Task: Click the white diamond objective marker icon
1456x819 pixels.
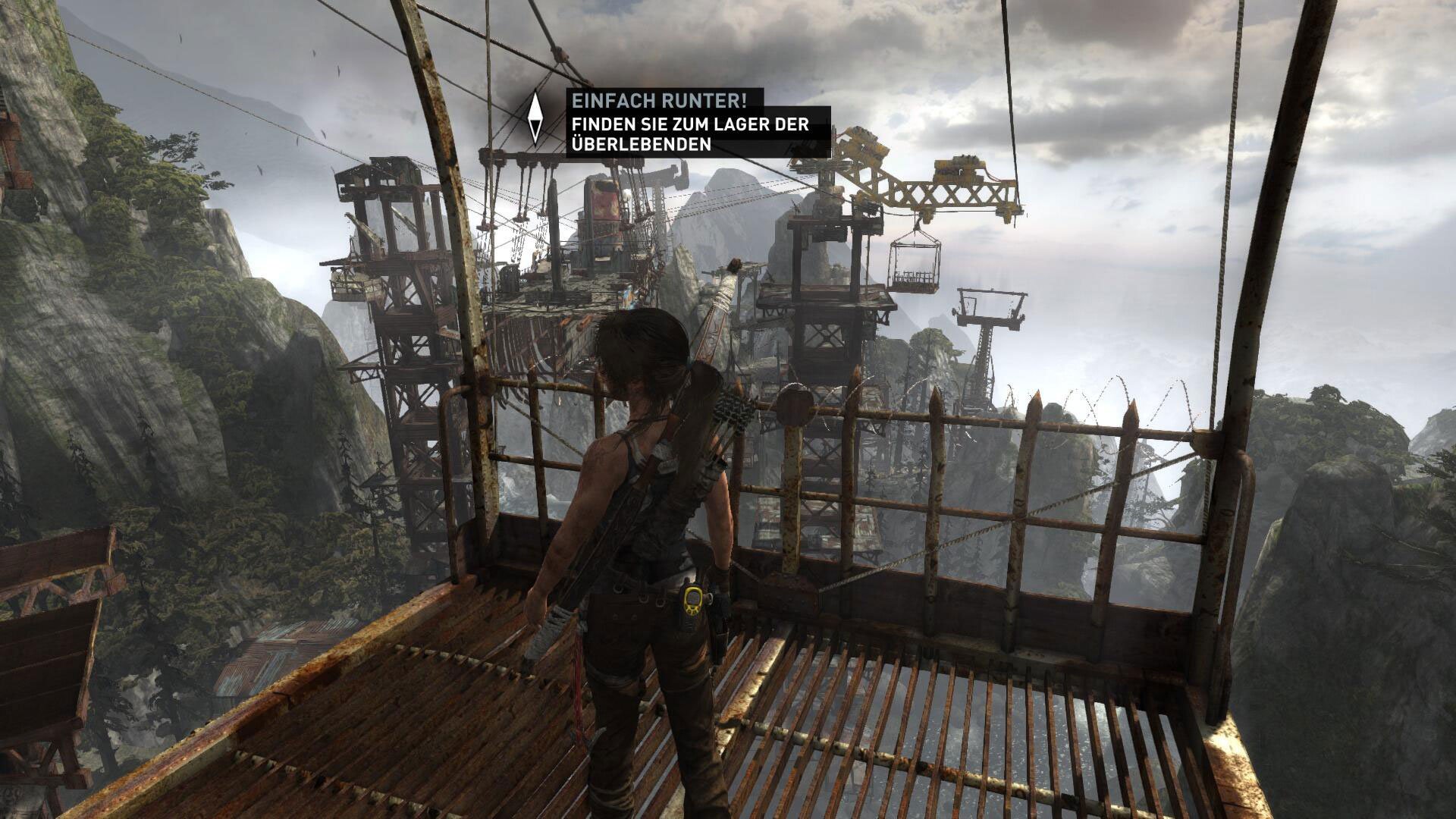Action: 535,118
